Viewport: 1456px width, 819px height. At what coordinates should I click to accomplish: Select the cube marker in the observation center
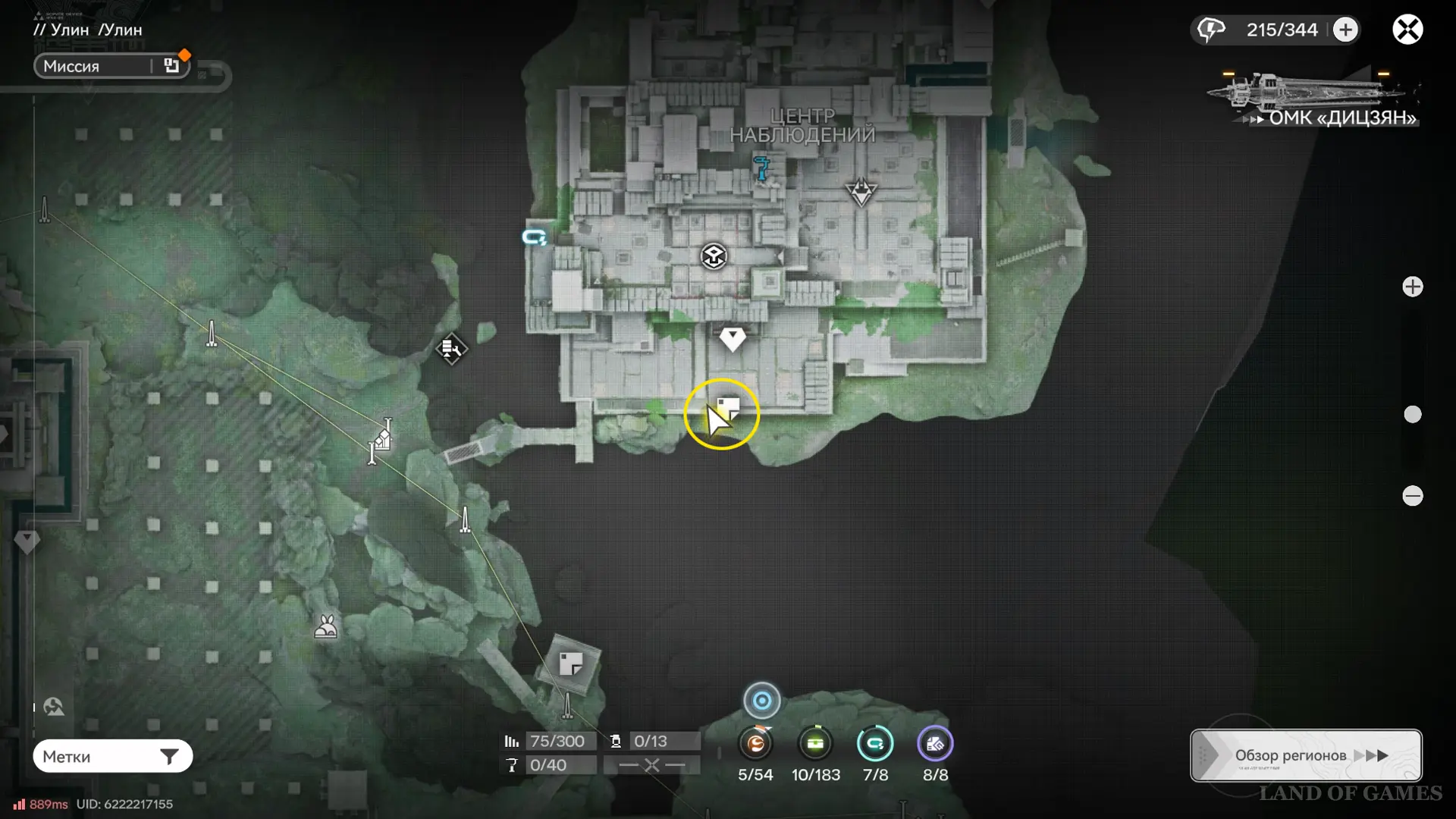[714, 256]
